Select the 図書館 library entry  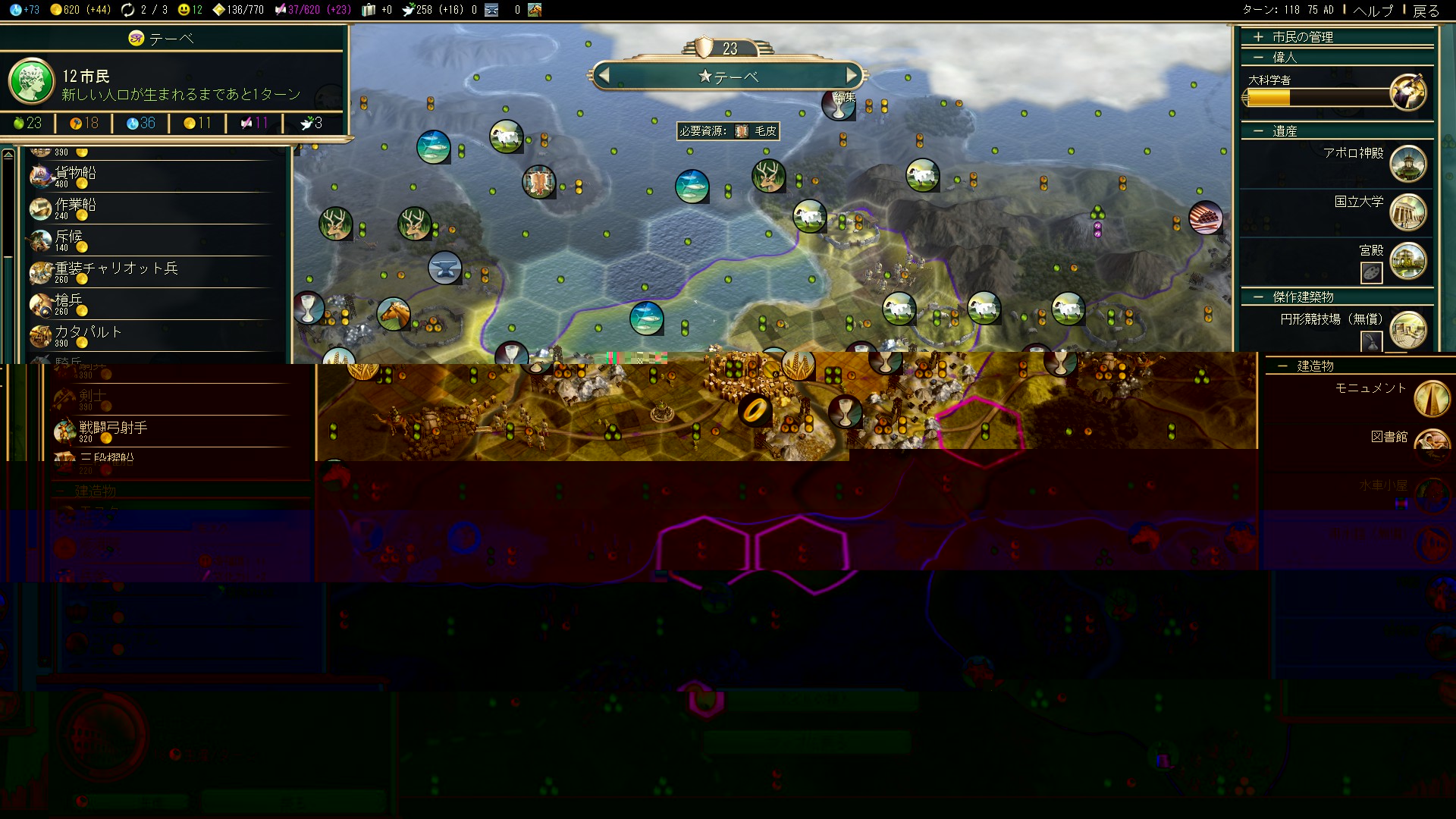coord(1389,437)
